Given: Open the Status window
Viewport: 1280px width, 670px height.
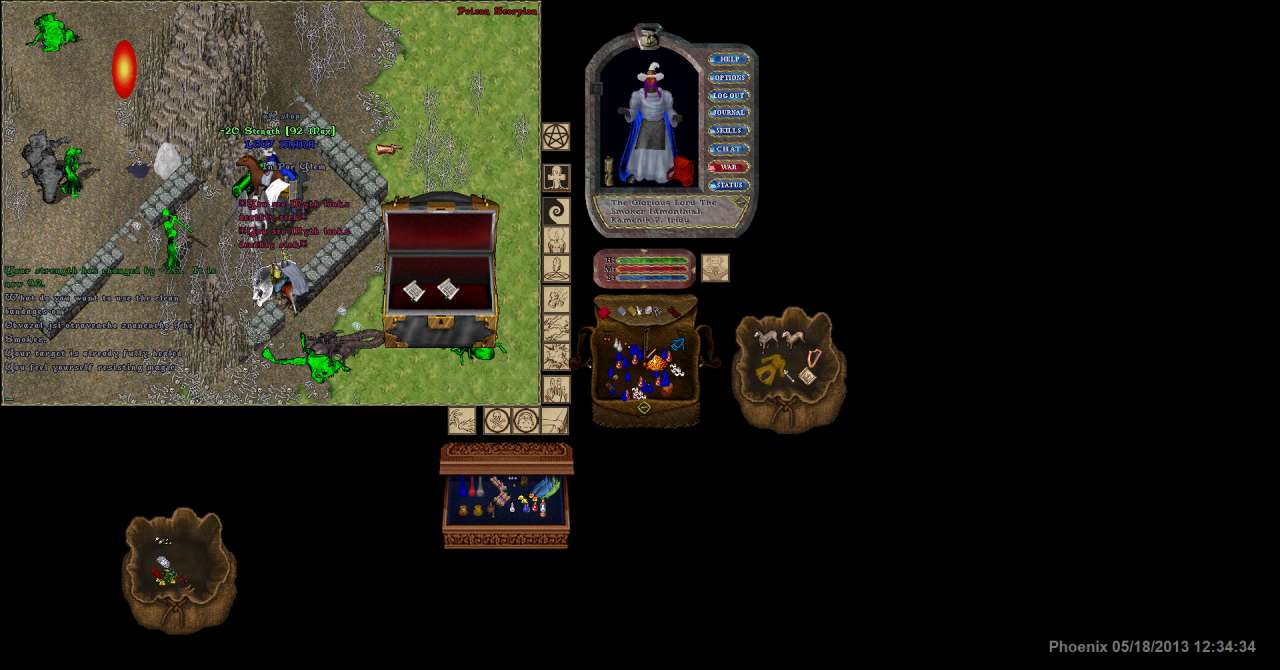Looking at the screenshot, I should (729, 185).
